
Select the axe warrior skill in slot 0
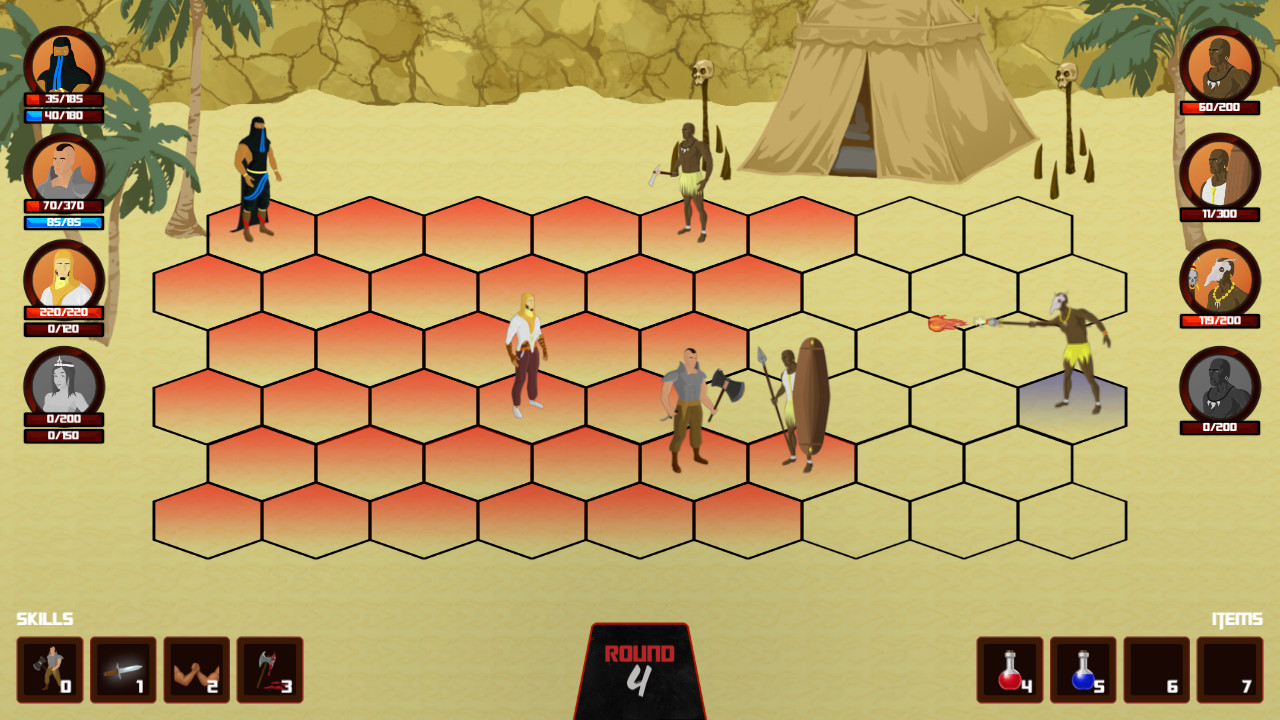48,670
